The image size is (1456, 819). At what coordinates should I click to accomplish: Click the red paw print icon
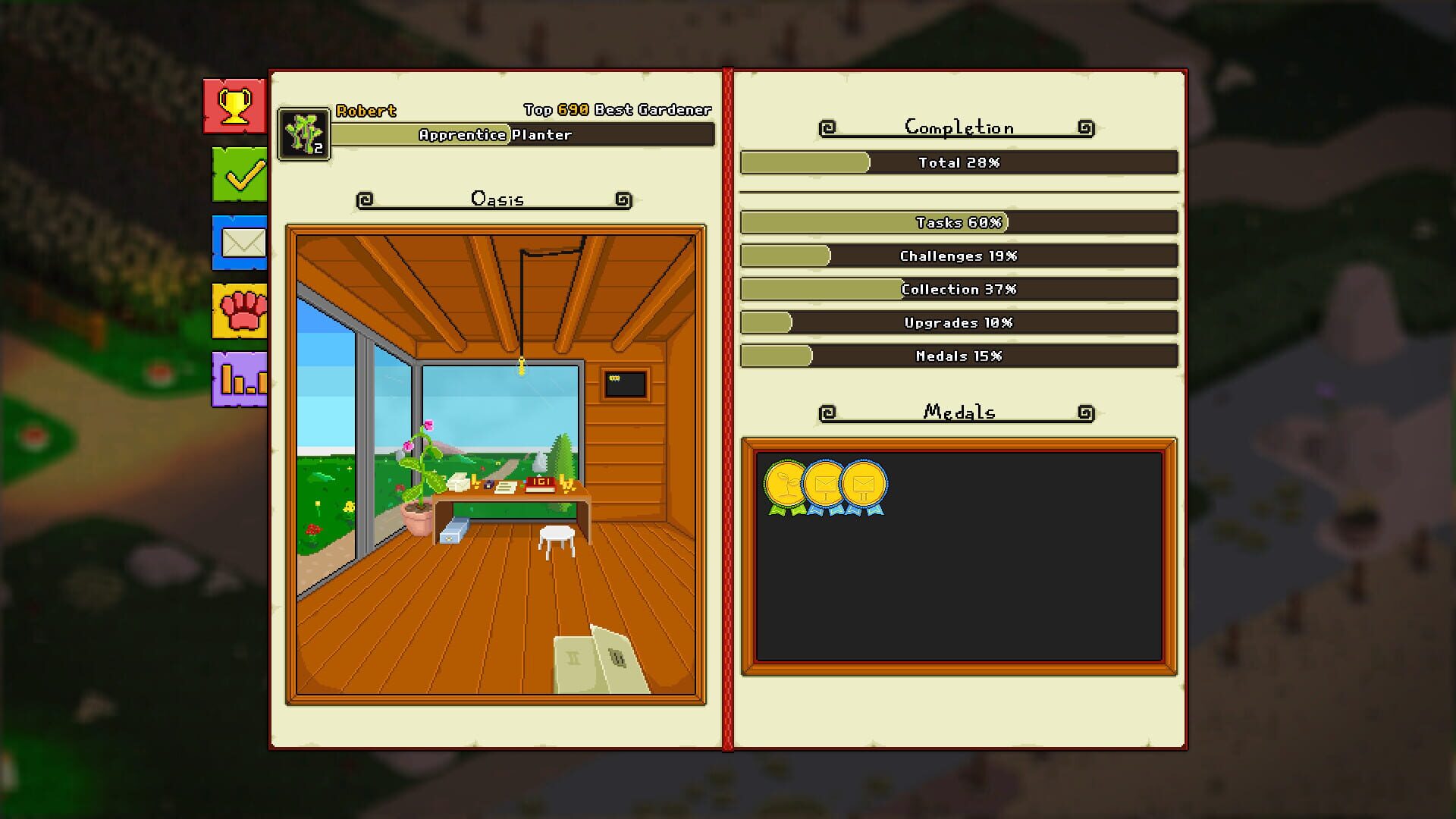point(239,311)
